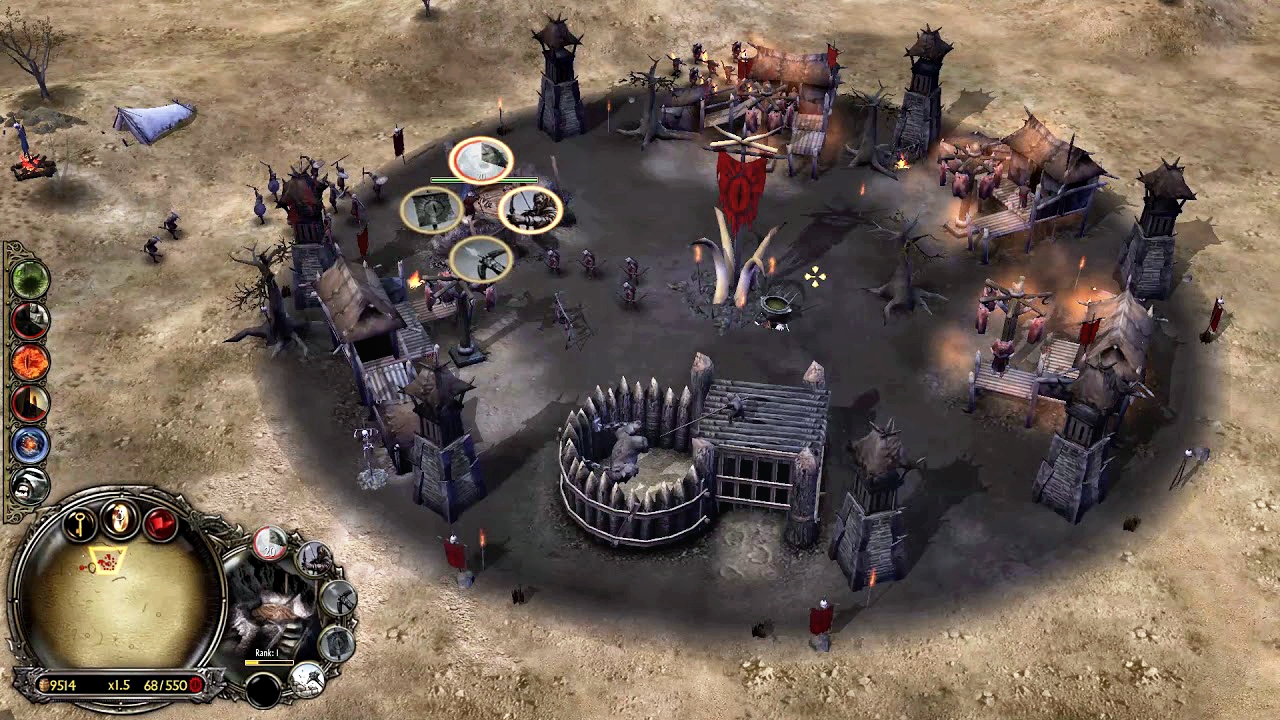1280x720 pixels.
Task: Cast the orange Eye of Sauron power
Action: pos(30,362)
